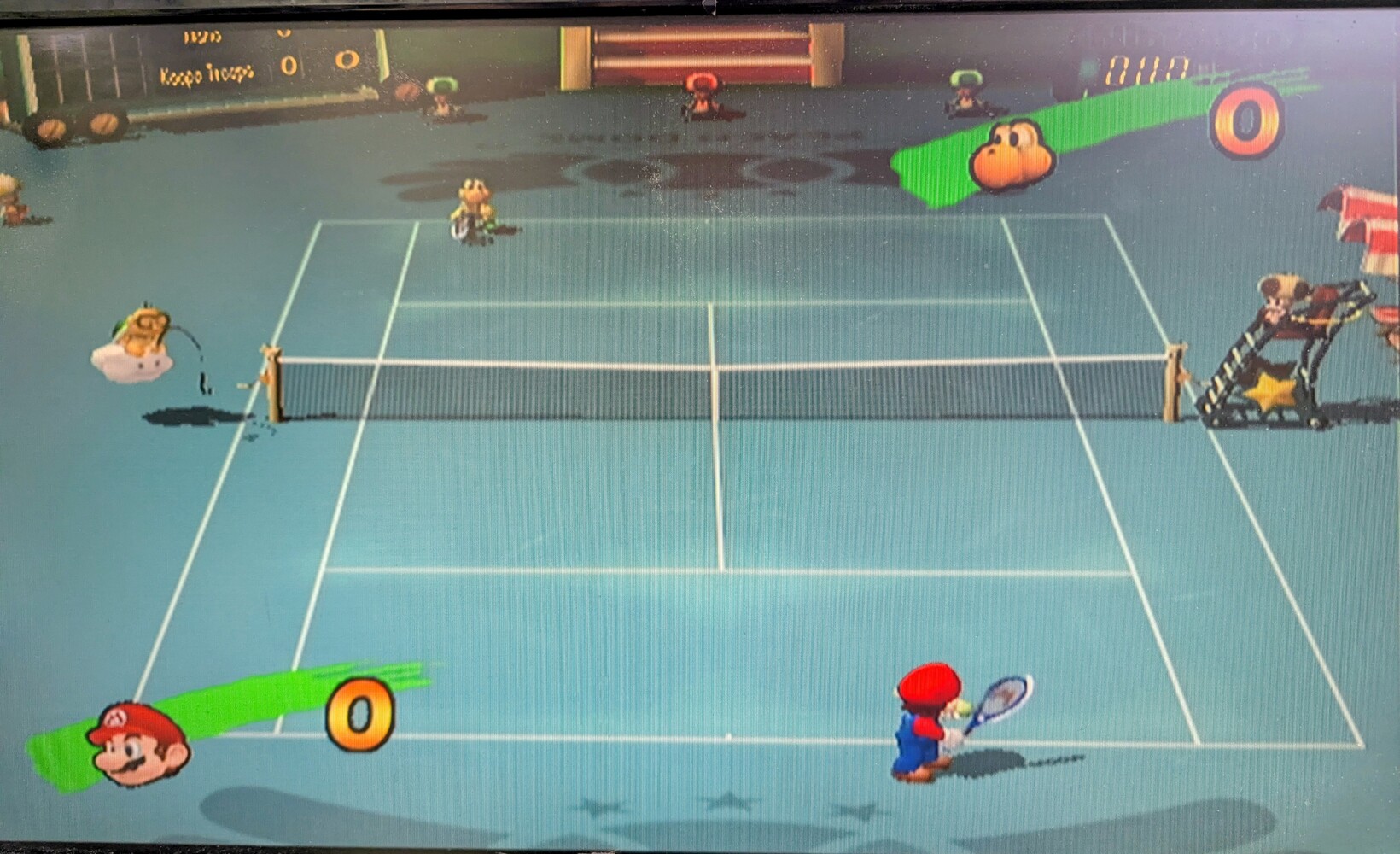Screen dimensions: 1400x854
Task: Click Mario's player portrait icon
Action: coord(138,743)
